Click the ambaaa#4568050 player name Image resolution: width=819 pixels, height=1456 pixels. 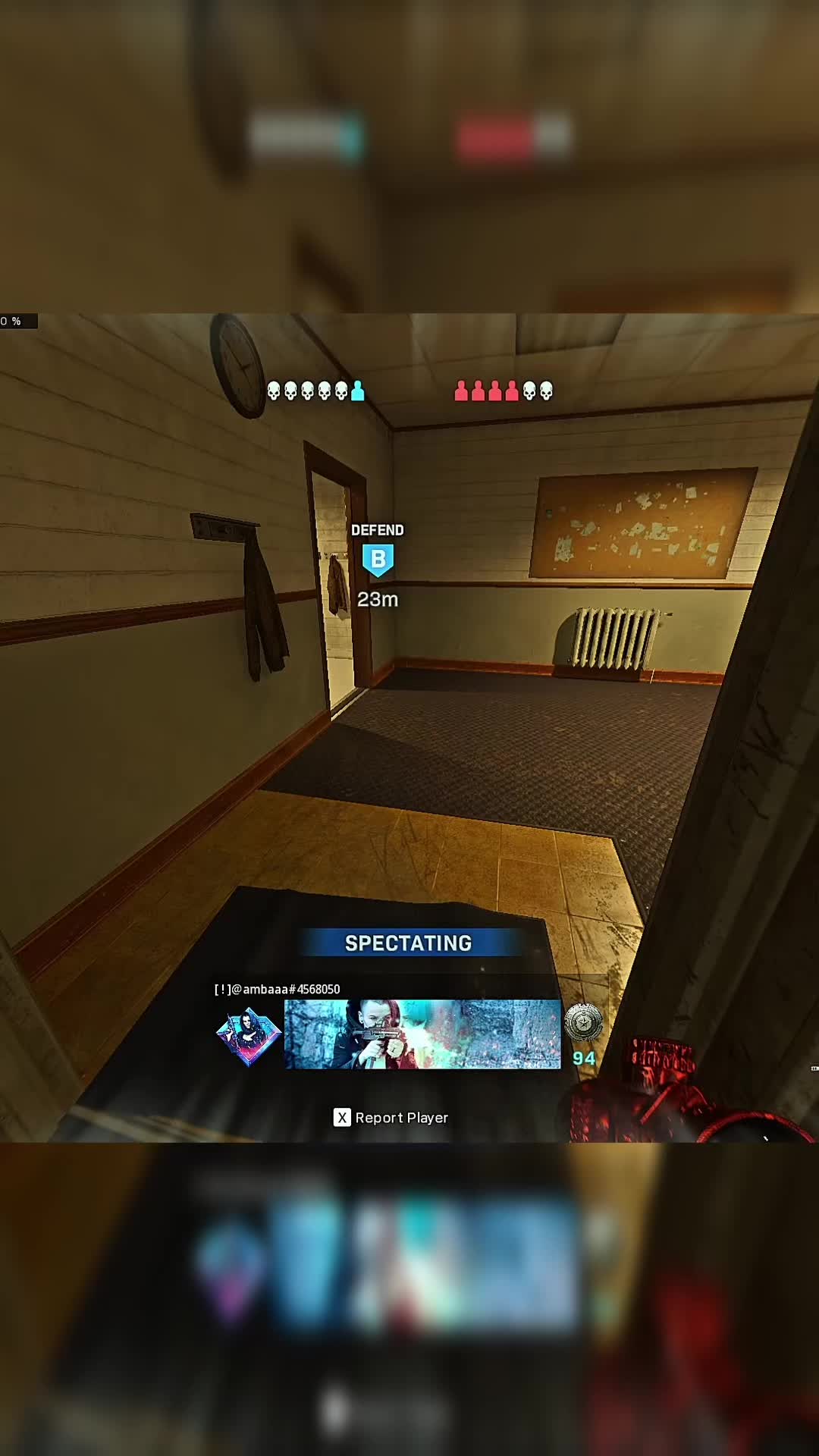point(278,989)
